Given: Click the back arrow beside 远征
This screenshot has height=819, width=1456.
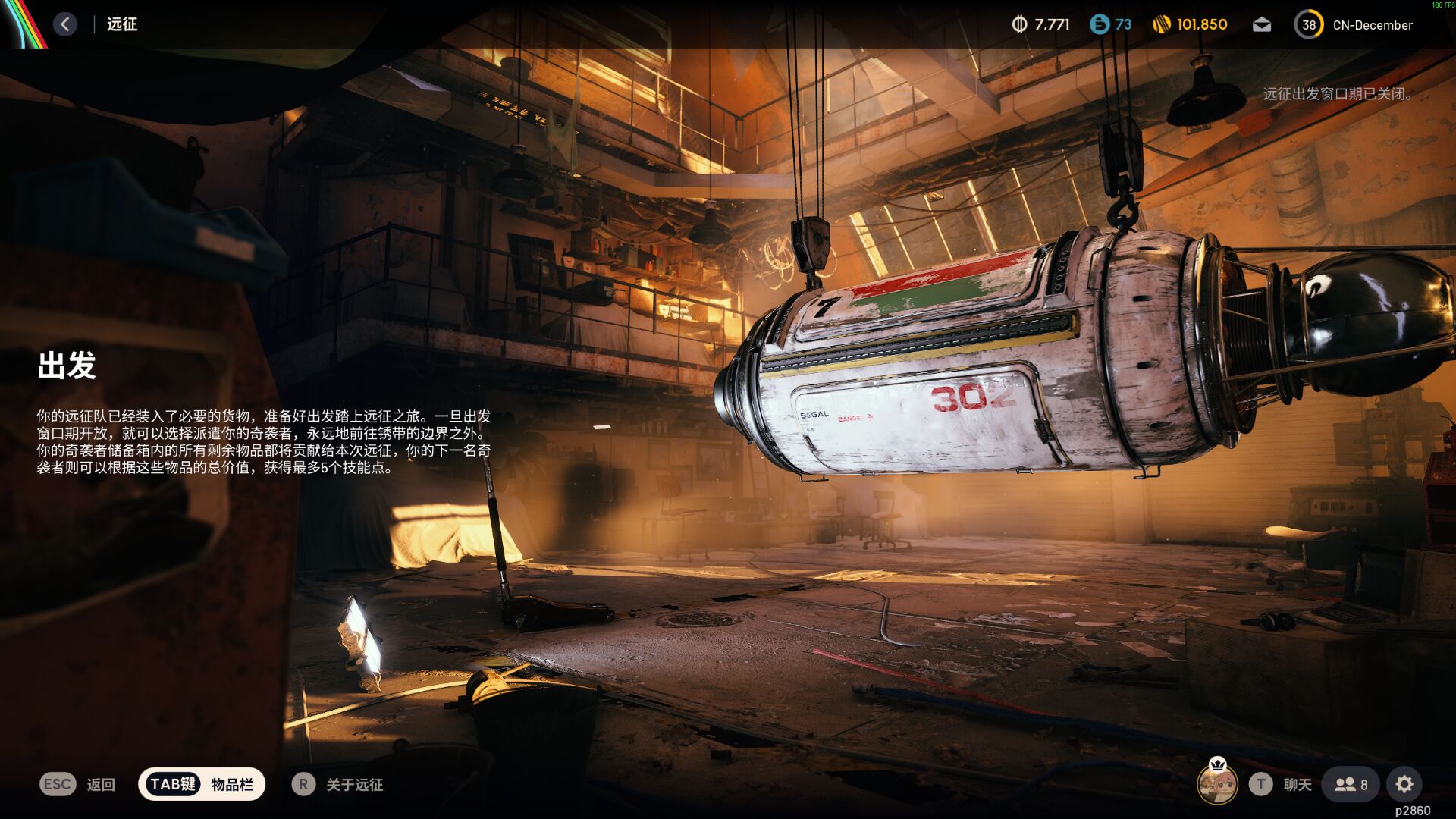Looking at the screenshot, I should 65,24.
